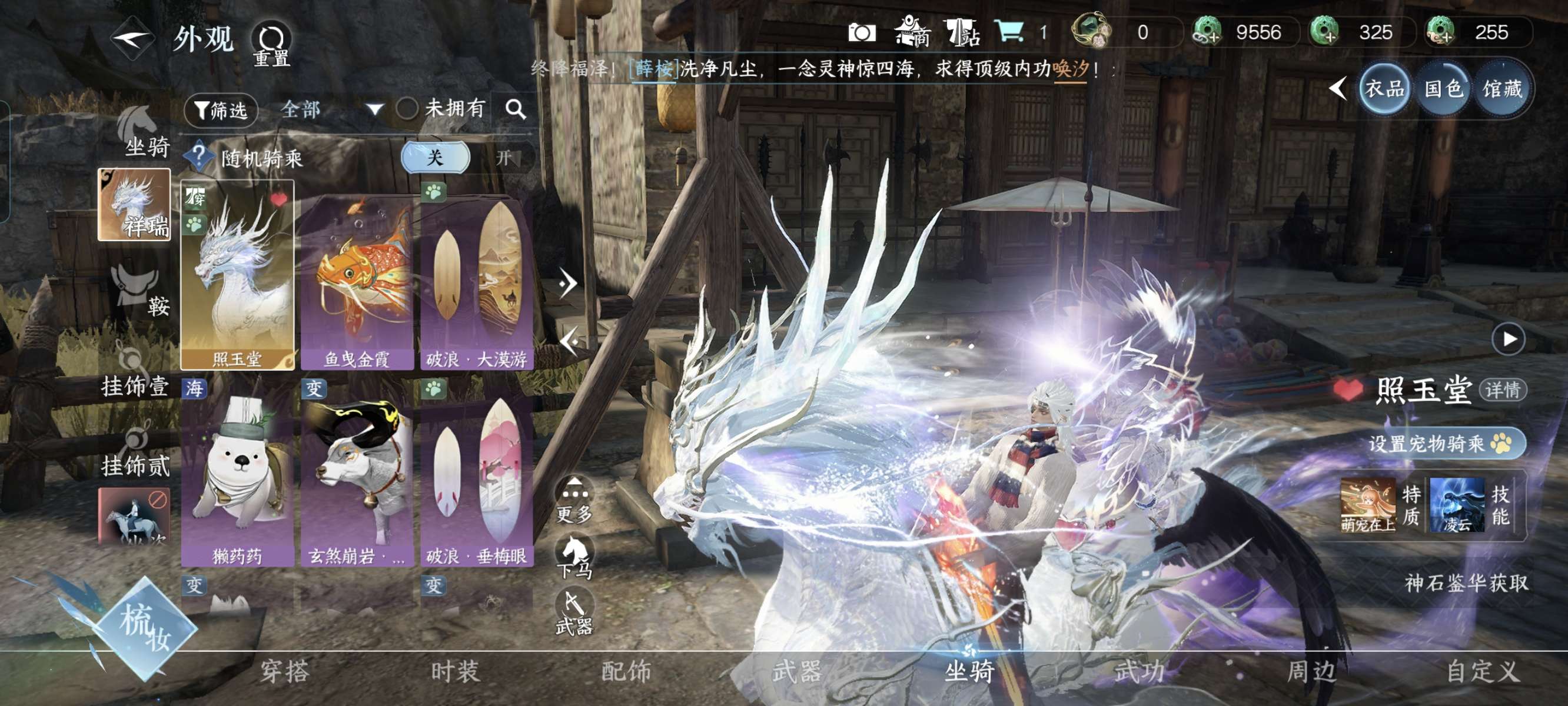This screenshot has height=706, width=1568.
Task: Open the 筛选 filter options
Action: coord(221,110)
